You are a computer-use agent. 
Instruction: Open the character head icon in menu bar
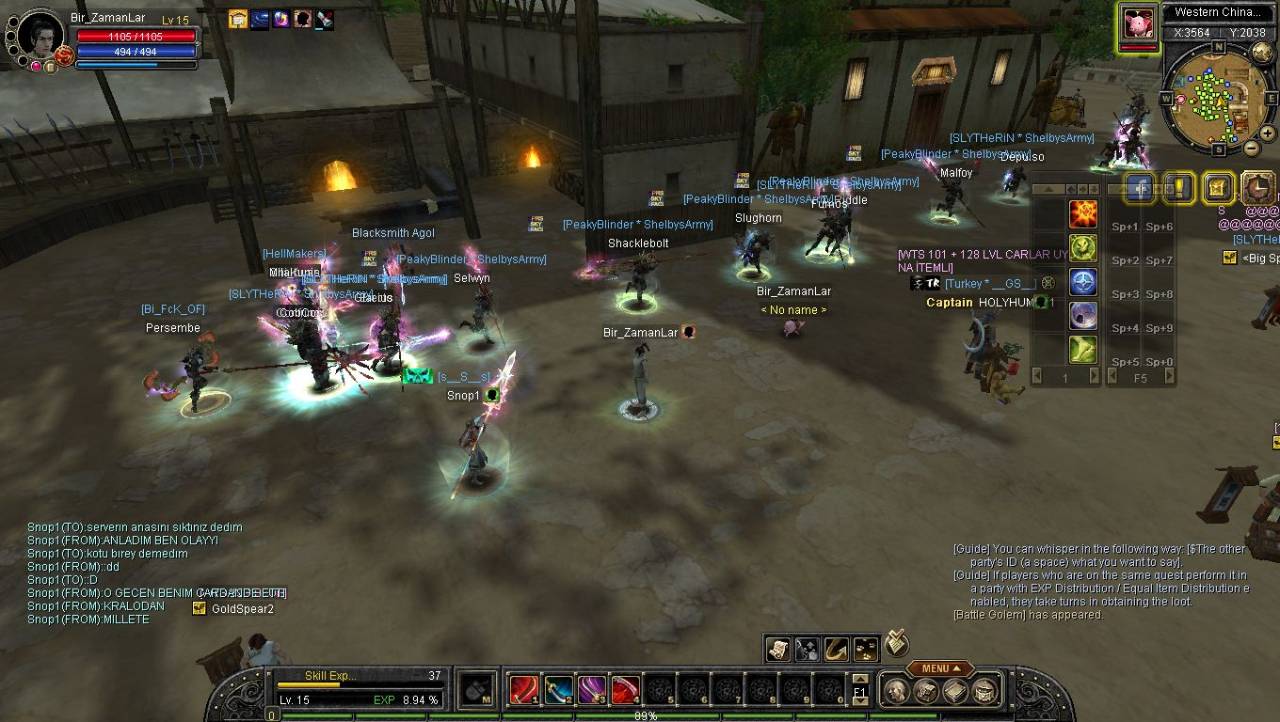(897, 691)
